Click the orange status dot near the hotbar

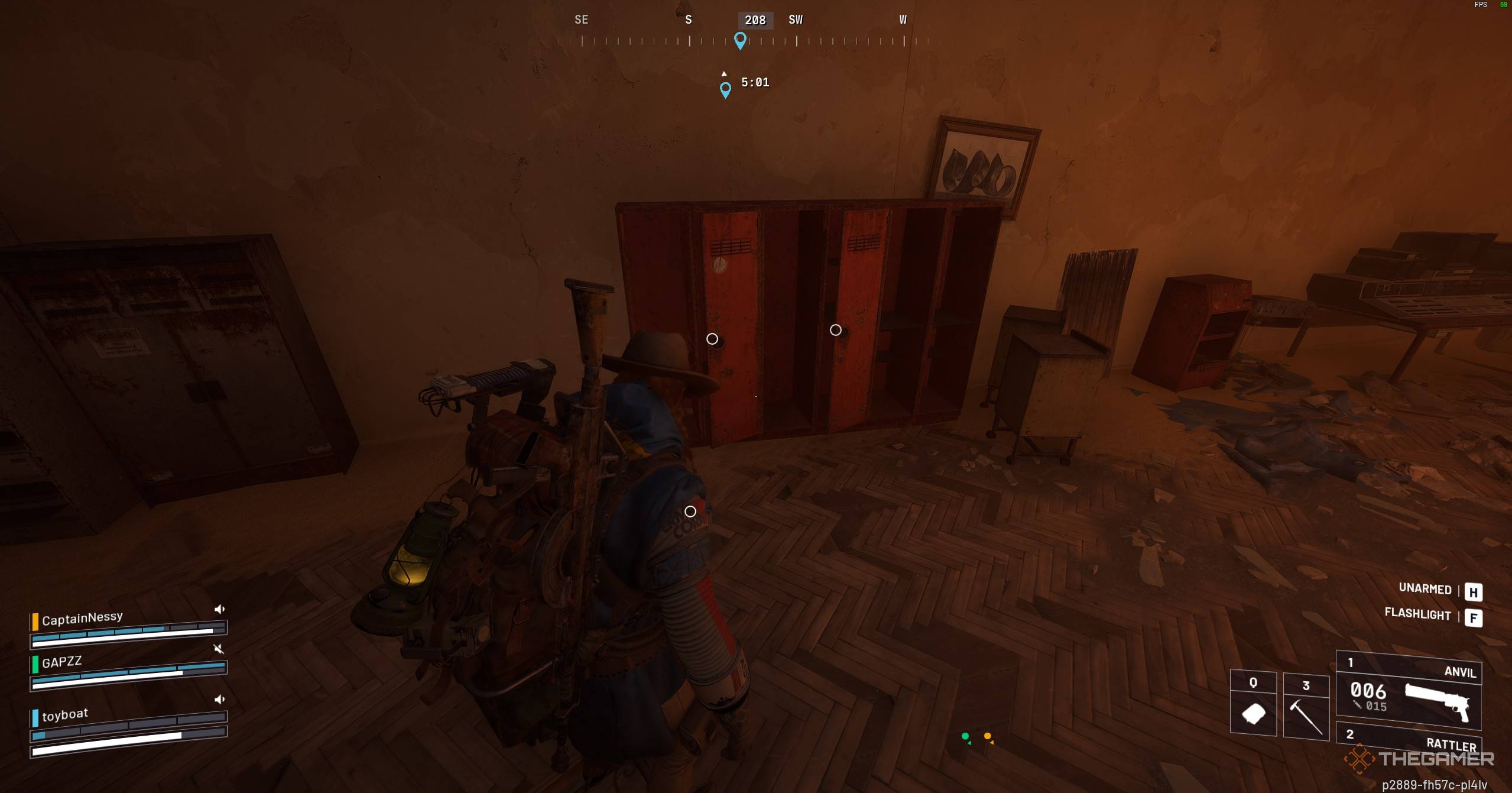[x=989, y=736]
